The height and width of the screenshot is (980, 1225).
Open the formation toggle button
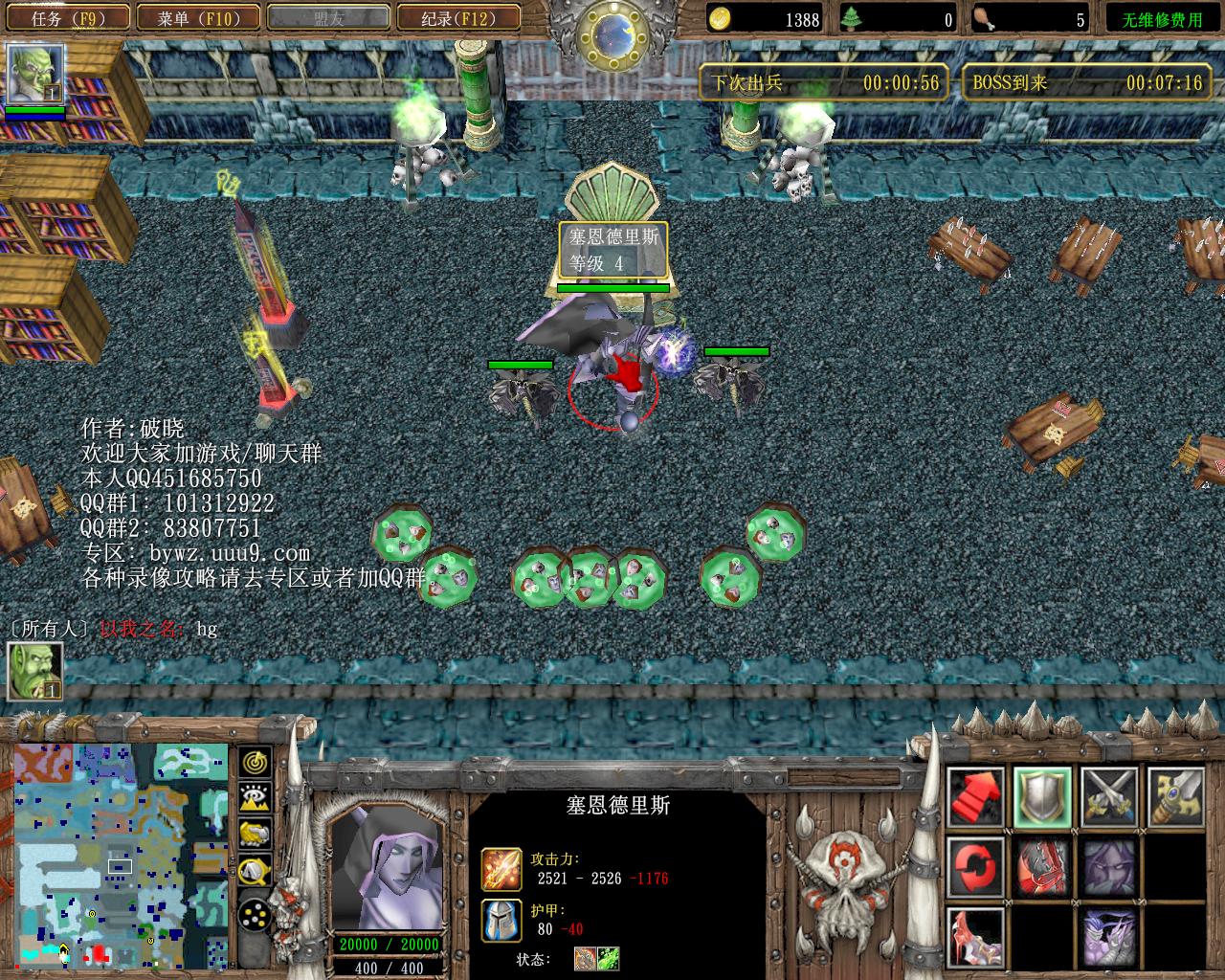(x=255, y=917)
